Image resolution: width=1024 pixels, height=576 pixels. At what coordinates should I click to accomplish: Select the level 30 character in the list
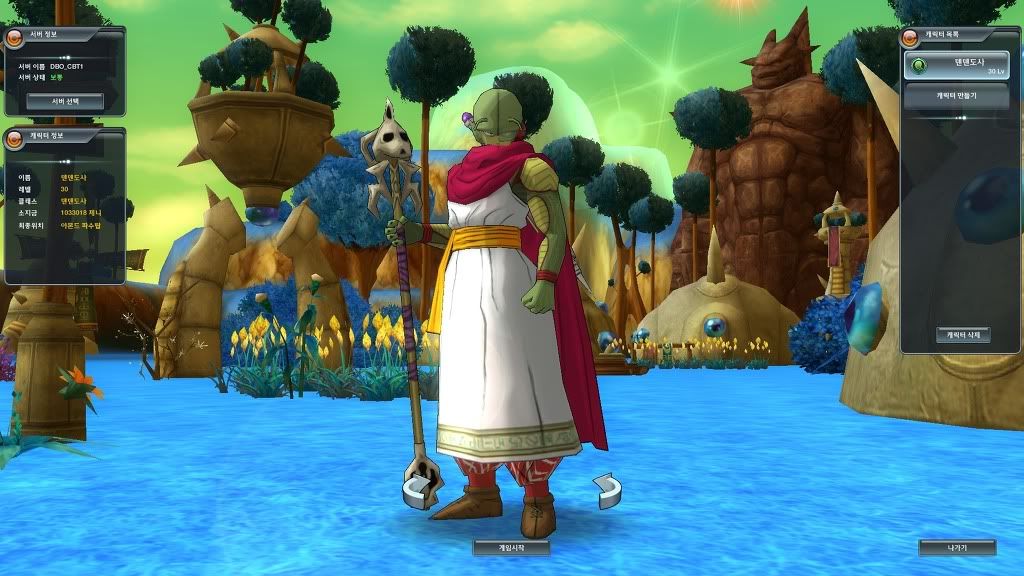tap(960, 66)
